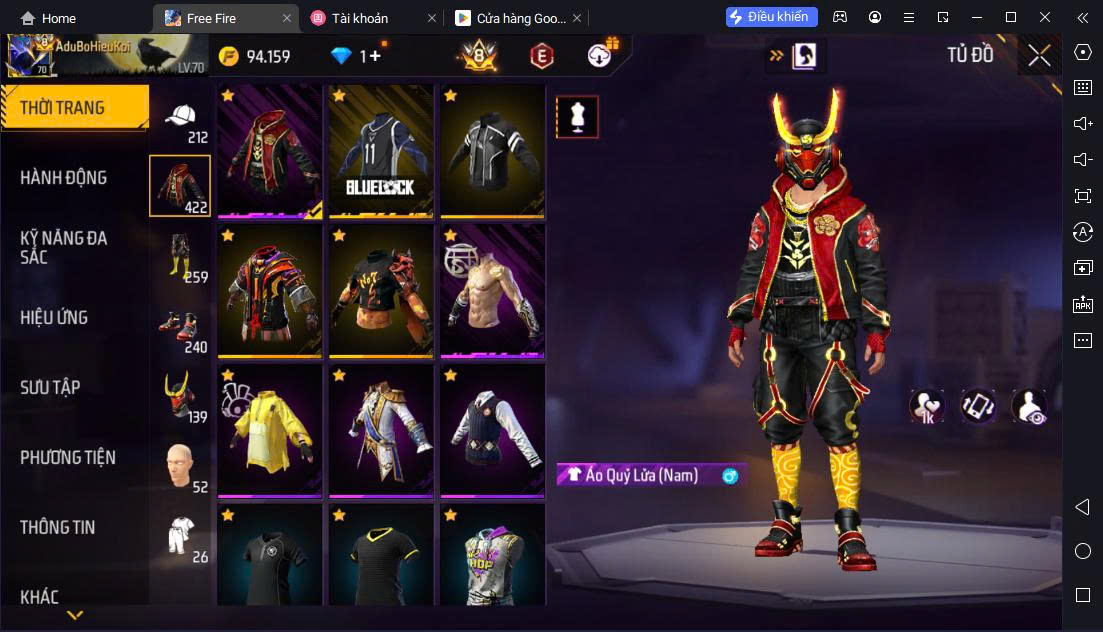
Task: Open the mask category showing 139
Action: pyautogui.click(x=181, y=398)
